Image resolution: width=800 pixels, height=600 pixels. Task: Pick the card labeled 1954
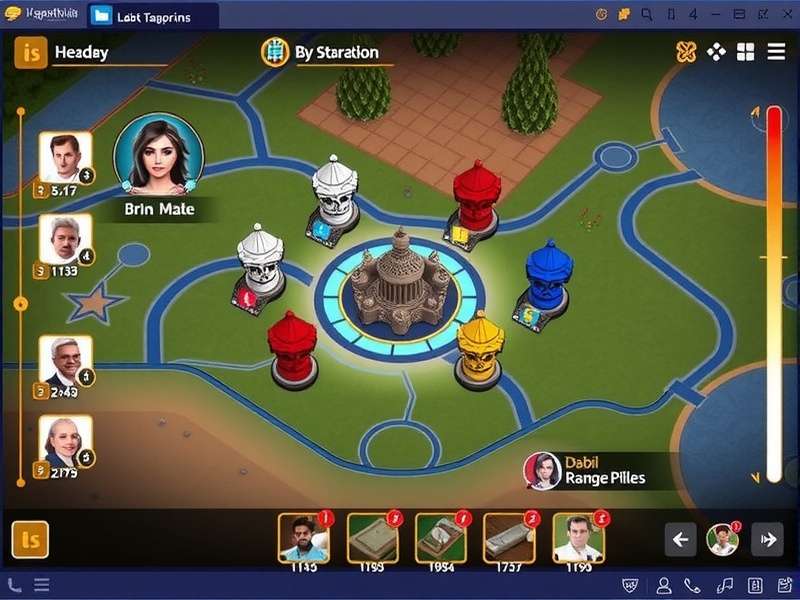tap(440, 539)
